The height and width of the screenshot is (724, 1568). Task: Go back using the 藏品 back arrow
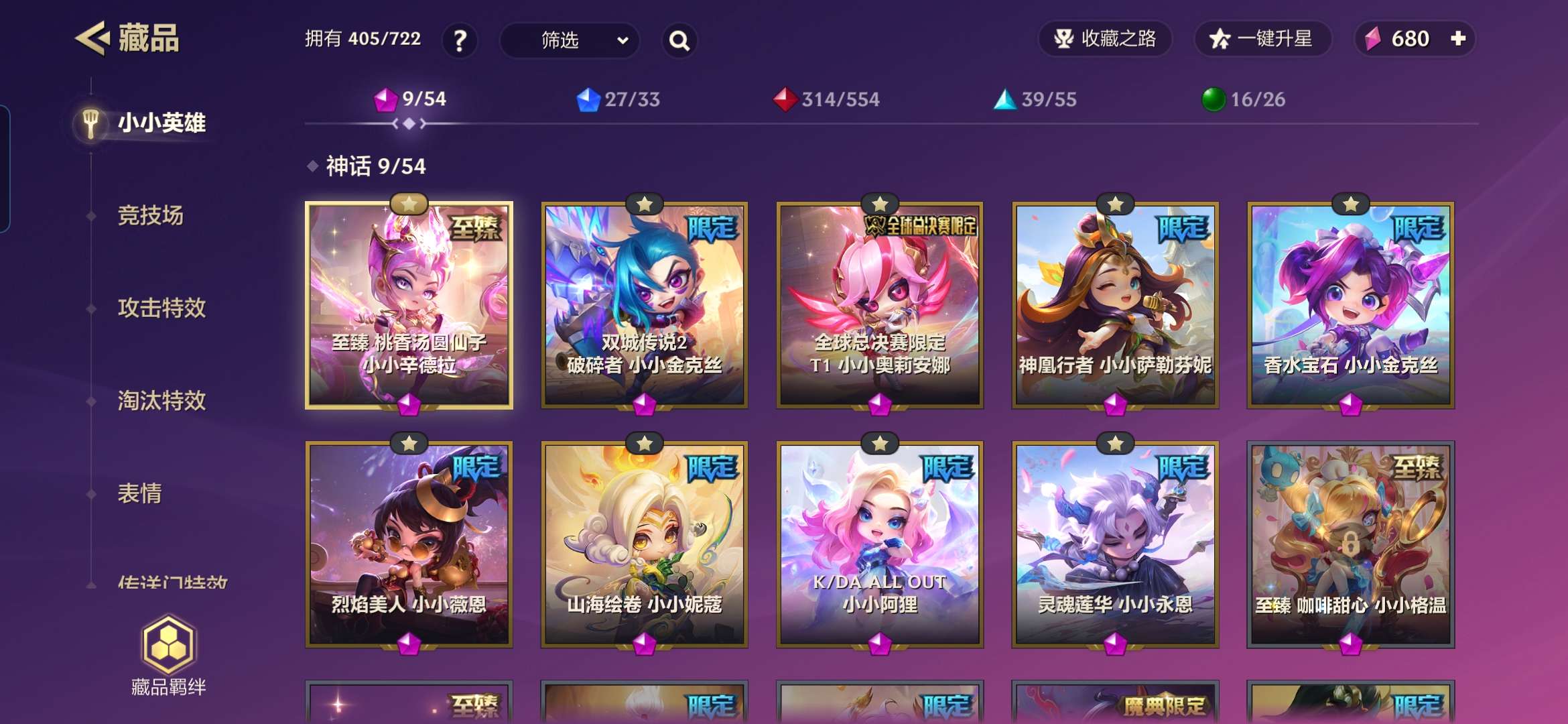pos(92,38)
